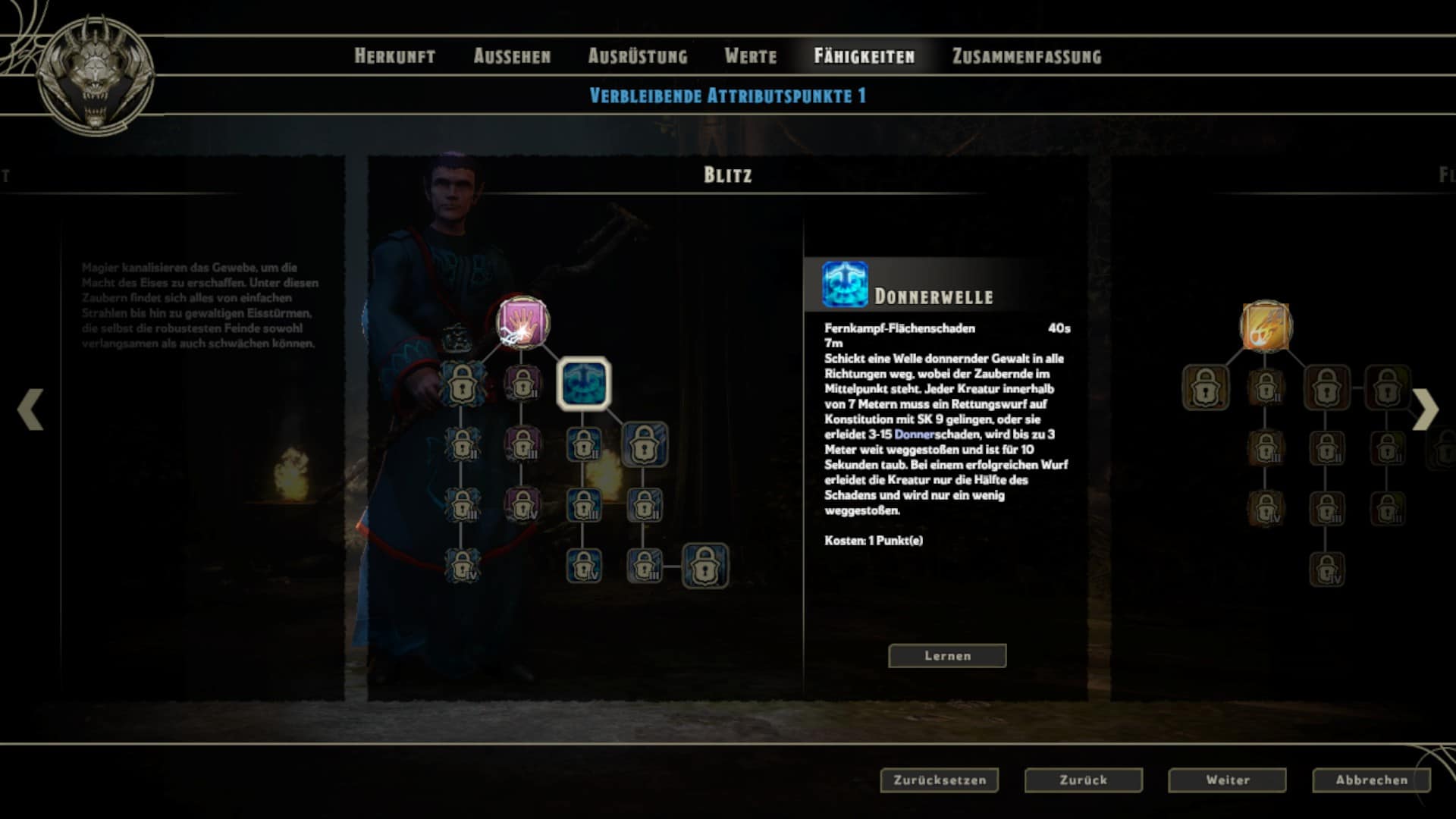Select the Ausrüstung tab
1456x819 pixels.
point(638,56)
